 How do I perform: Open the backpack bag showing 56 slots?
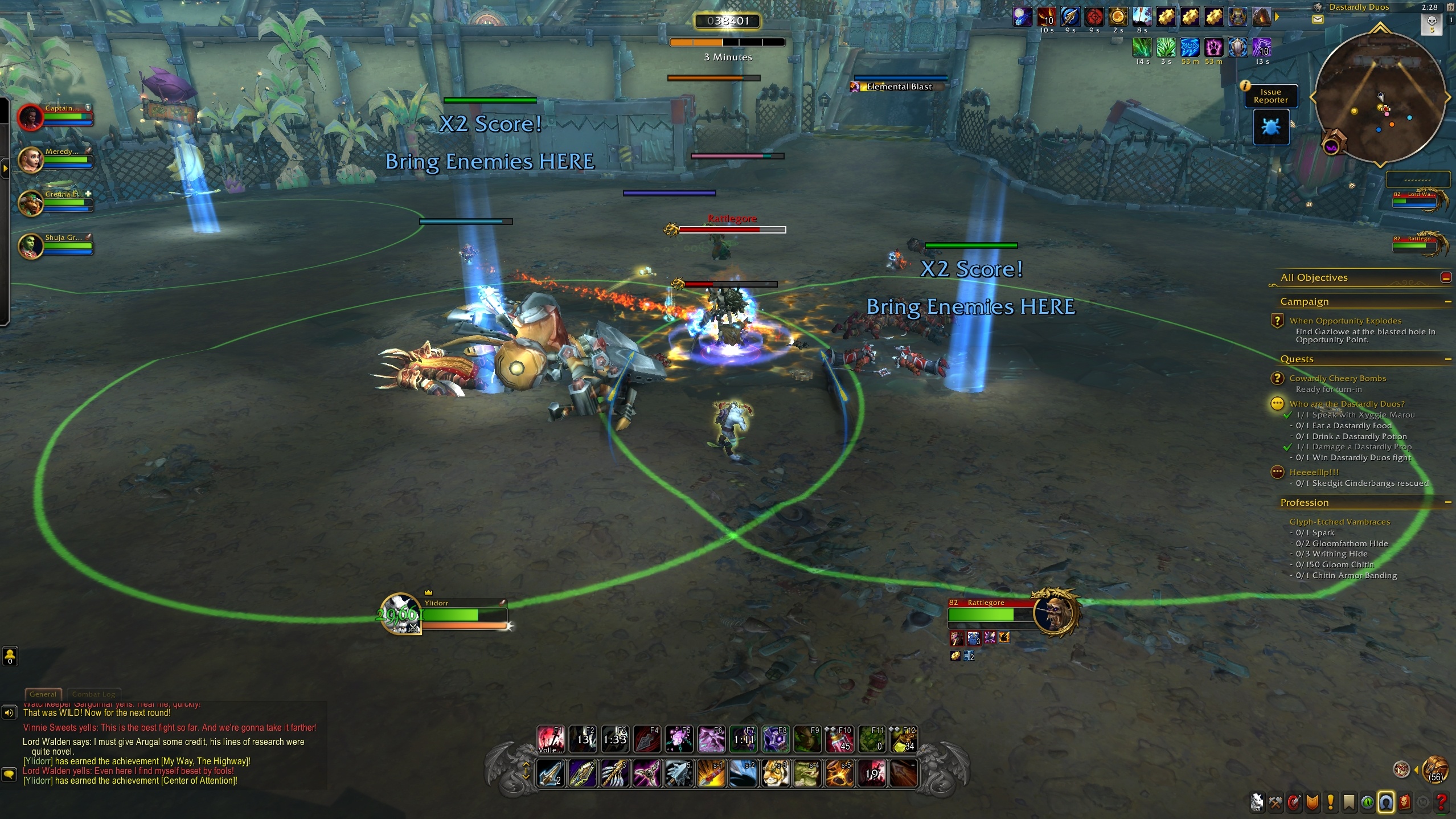click(1434, 770)
